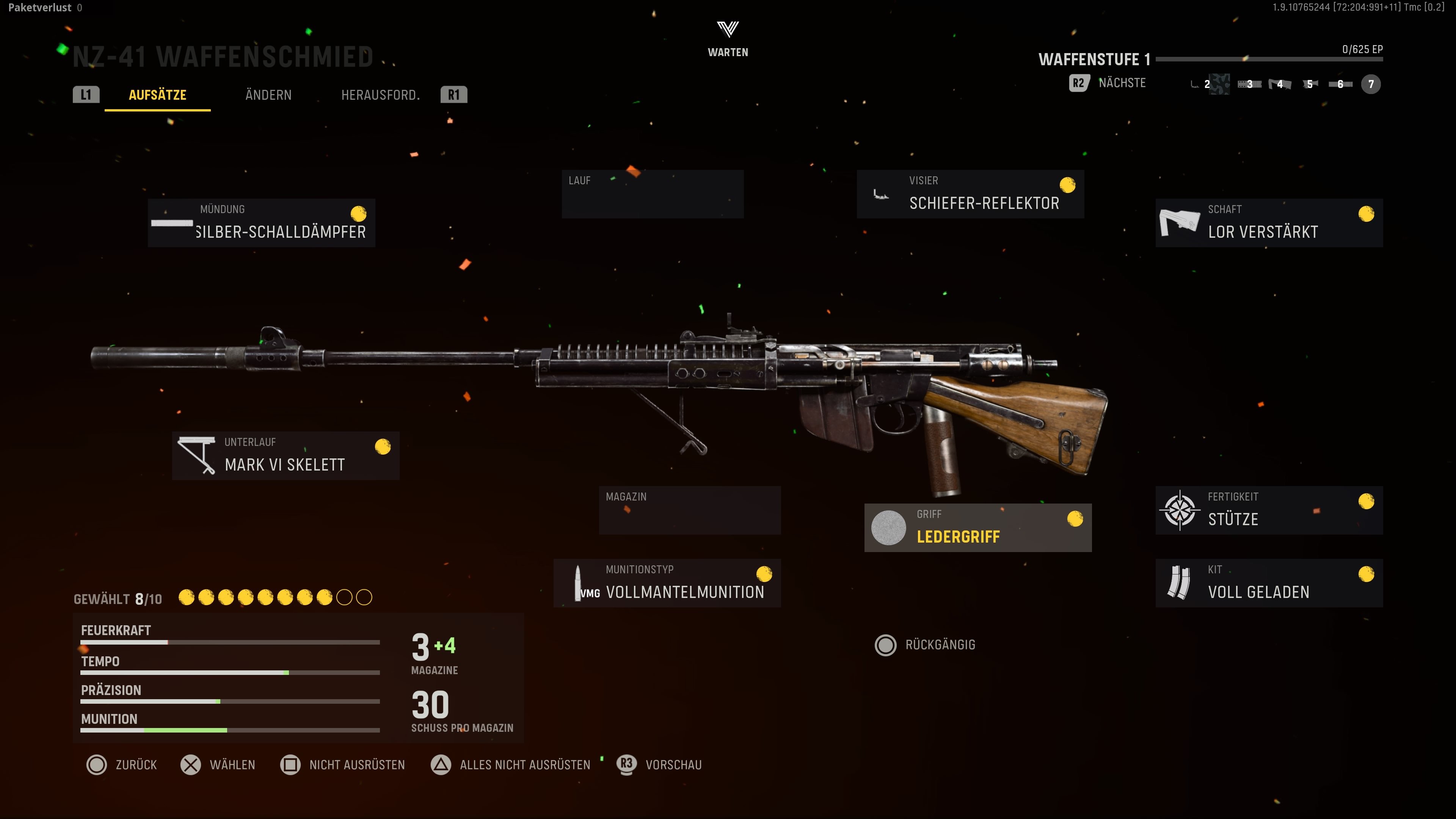This screenshot has height=819, width=1456.
Task: Select the Griff Ledergriff slot
Action: coord(978,527)
